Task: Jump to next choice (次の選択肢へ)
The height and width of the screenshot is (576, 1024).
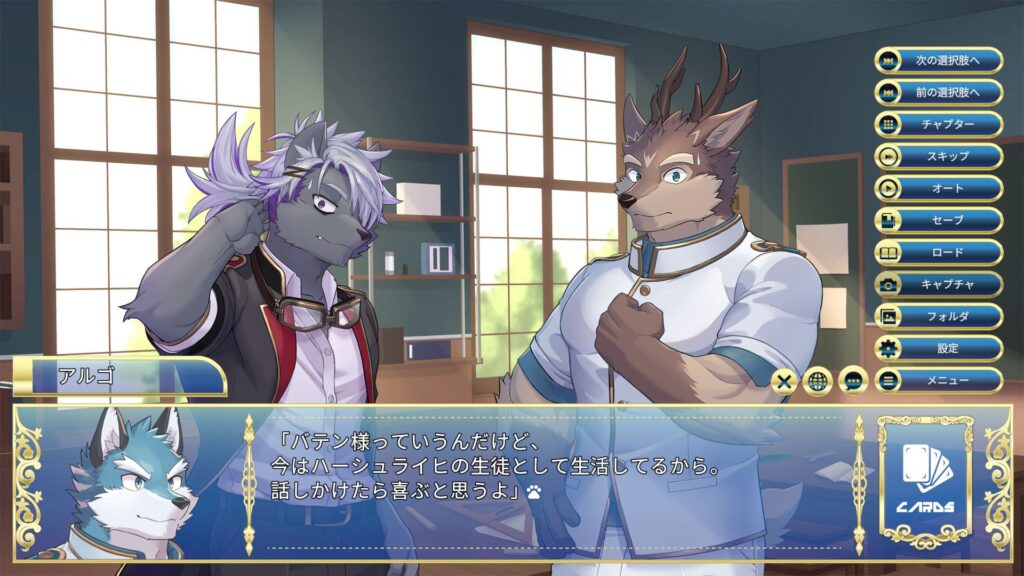Action: point(938,60)
